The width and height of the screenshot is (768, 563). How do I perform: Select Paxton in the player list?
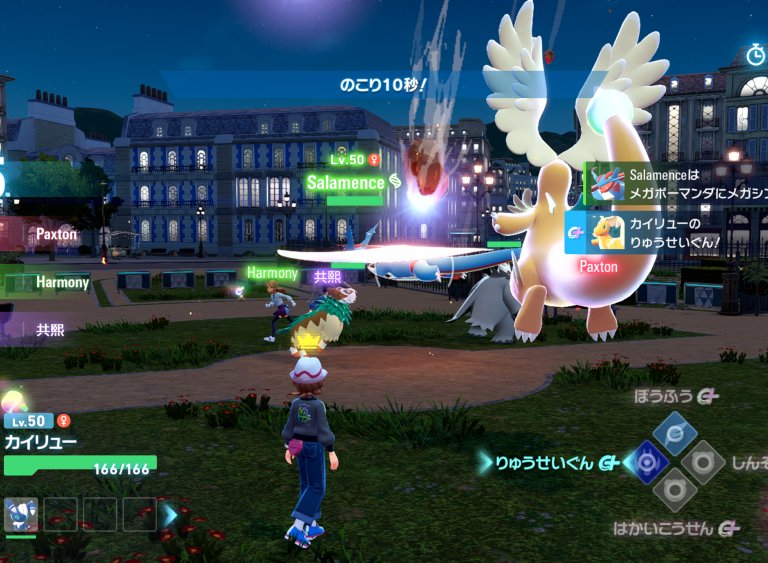click(x=57, y=234)
